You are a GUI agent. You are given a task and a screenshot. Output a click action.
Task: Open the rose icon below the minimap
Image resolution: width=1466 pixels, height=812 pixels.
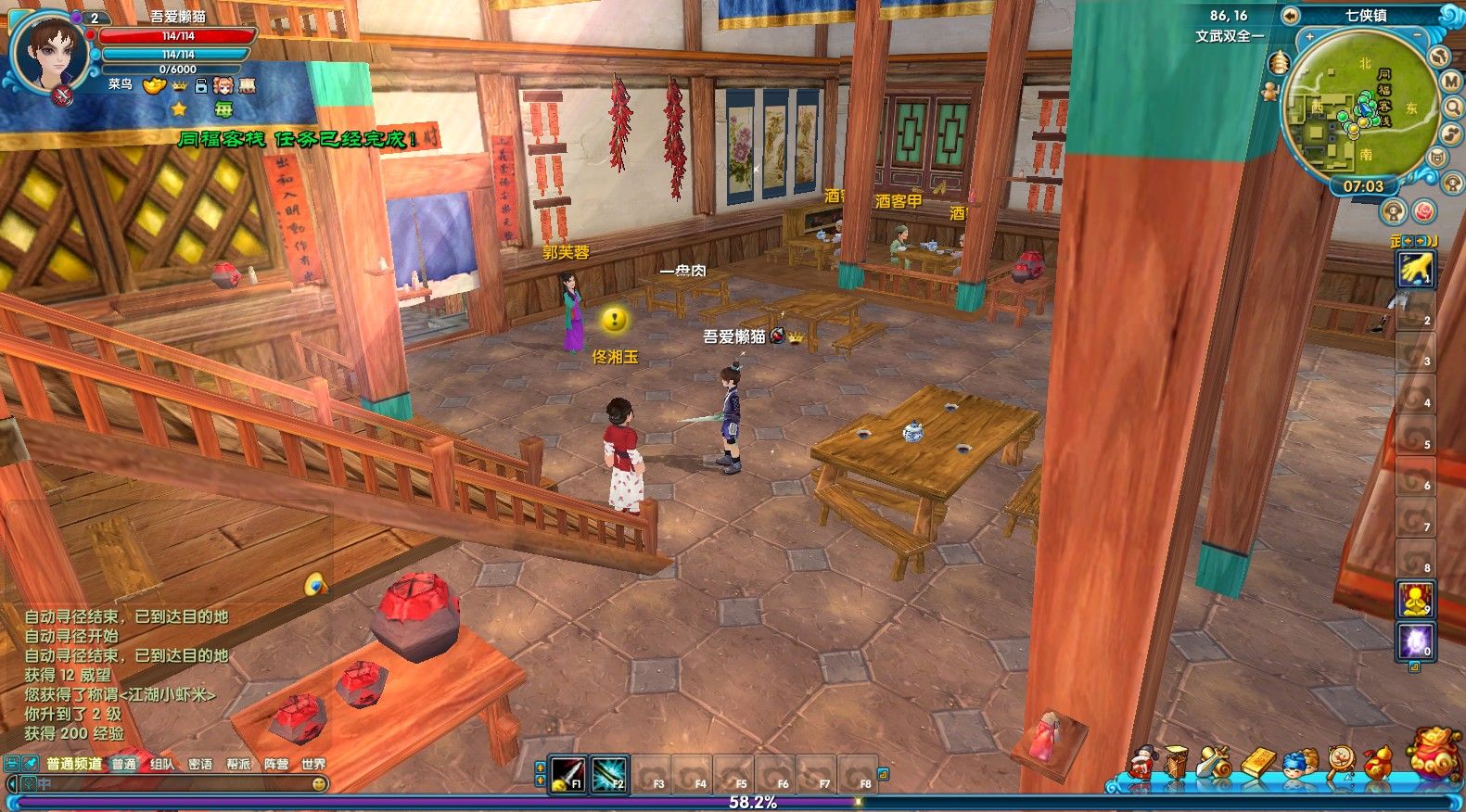tap(1423, 212)
